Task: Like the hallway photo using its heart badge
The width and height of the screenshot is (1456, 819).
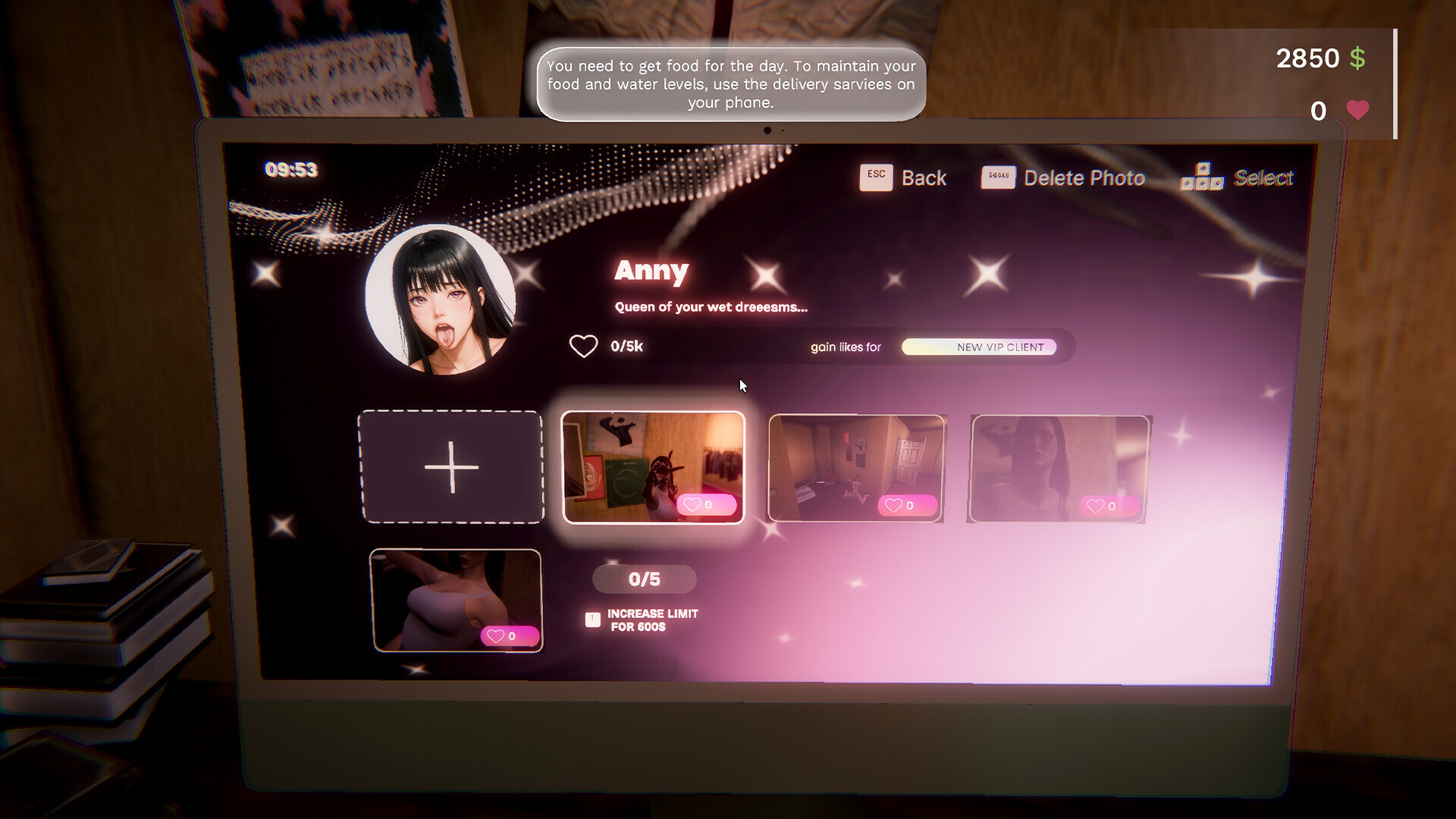Action: pyautogui.click(x=907, y=504)
